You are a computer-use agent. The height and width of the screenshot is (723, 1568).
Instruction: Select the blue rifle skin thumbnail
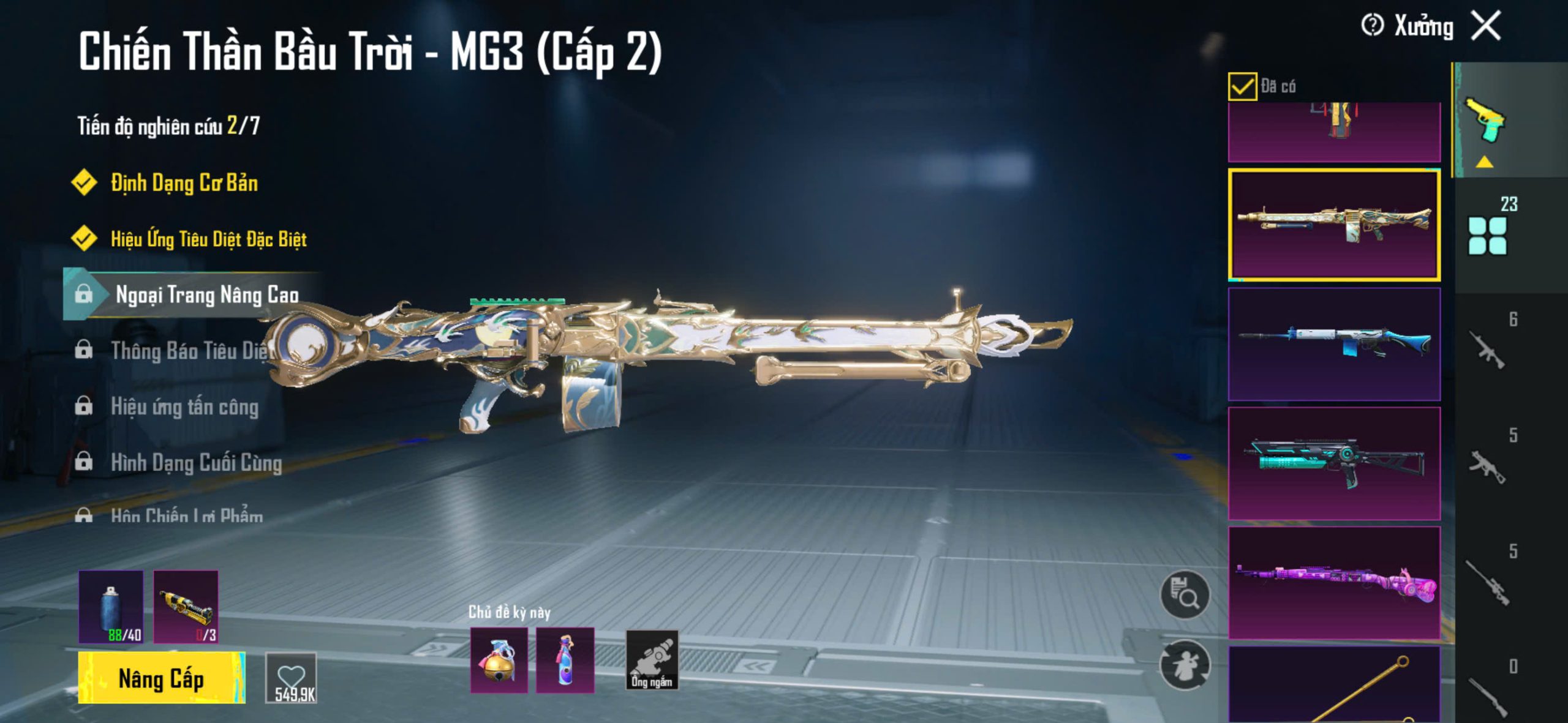[1334, 344]
